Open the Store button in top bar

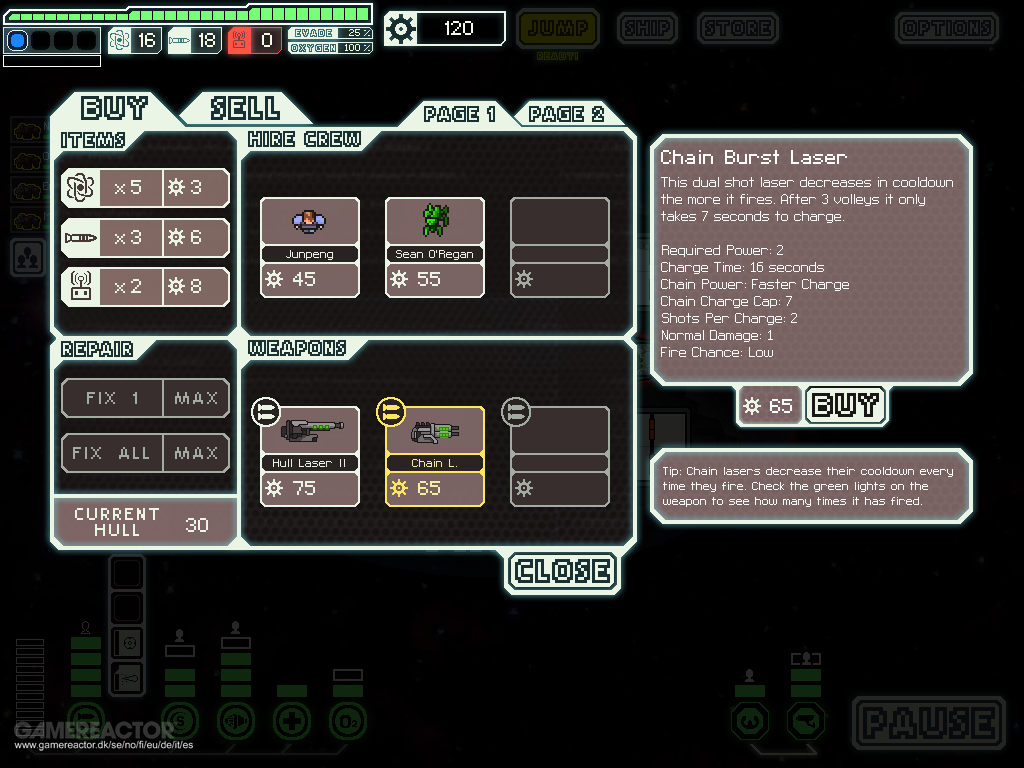(737, 28)
